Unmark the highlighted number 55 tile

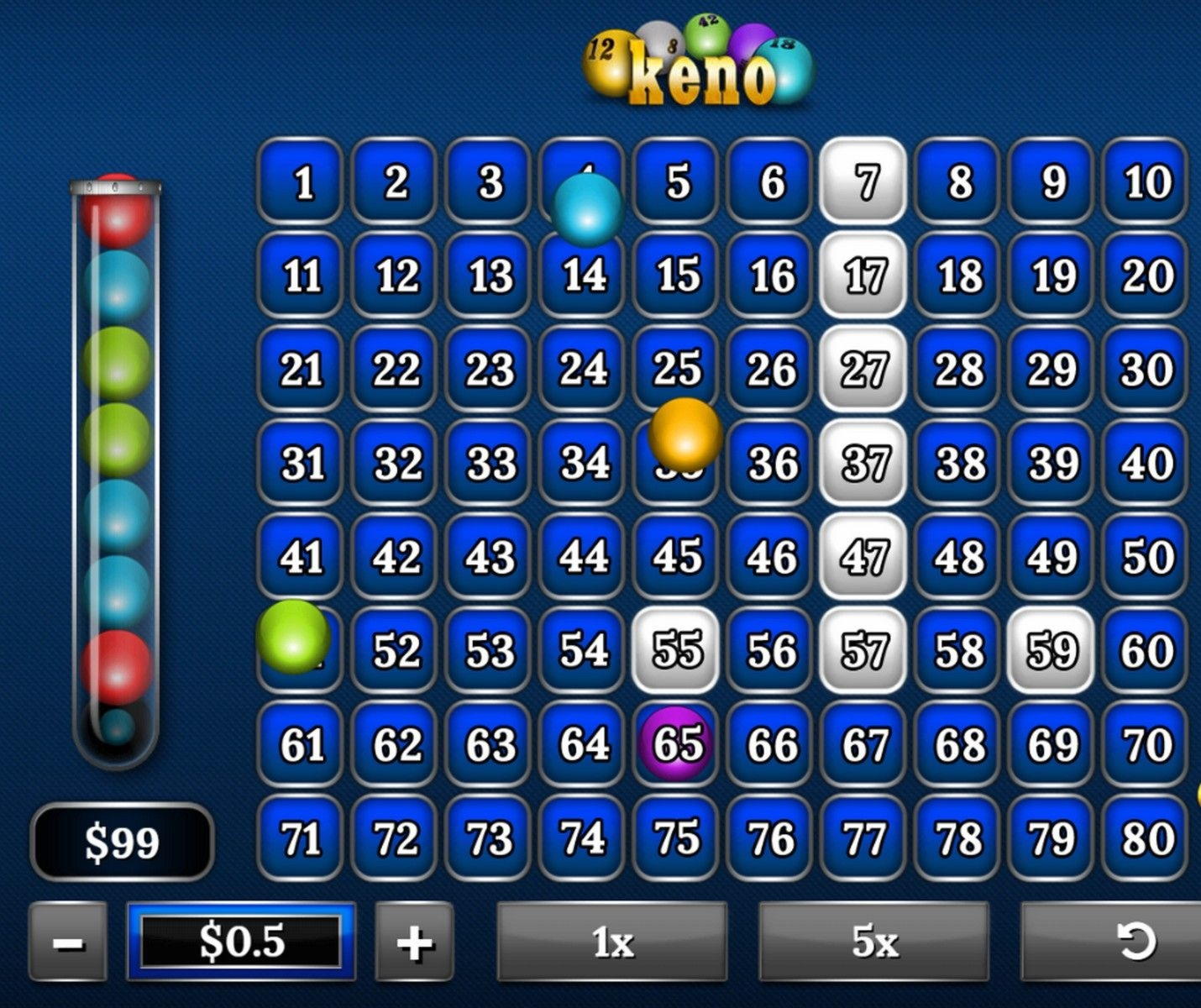[x=677, y=650]
